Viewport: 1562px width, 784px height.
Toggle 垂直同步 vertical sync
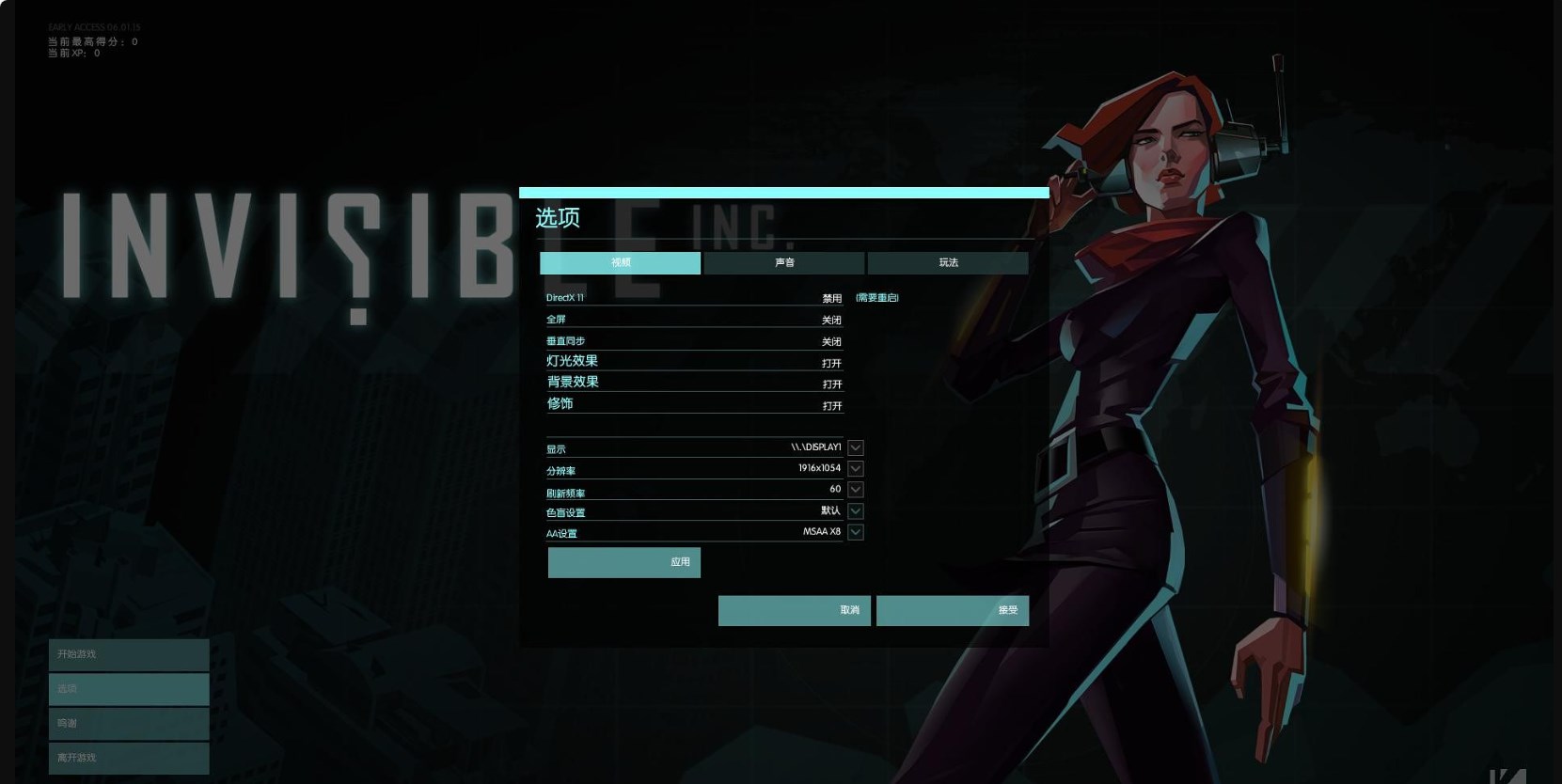pos(831,341)
